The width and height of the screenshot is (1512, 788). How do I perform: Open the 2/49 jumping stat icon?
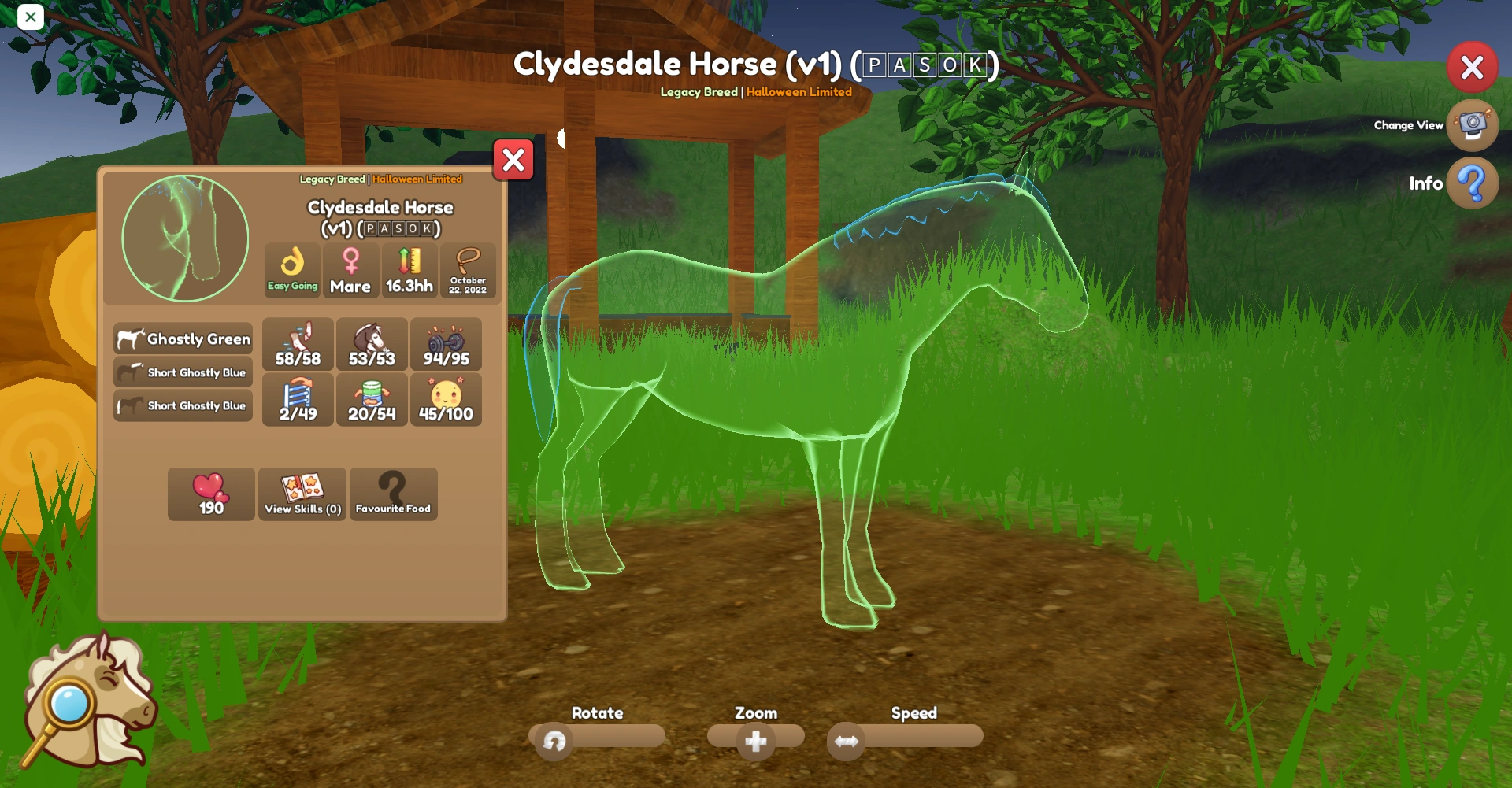point(298,400)
